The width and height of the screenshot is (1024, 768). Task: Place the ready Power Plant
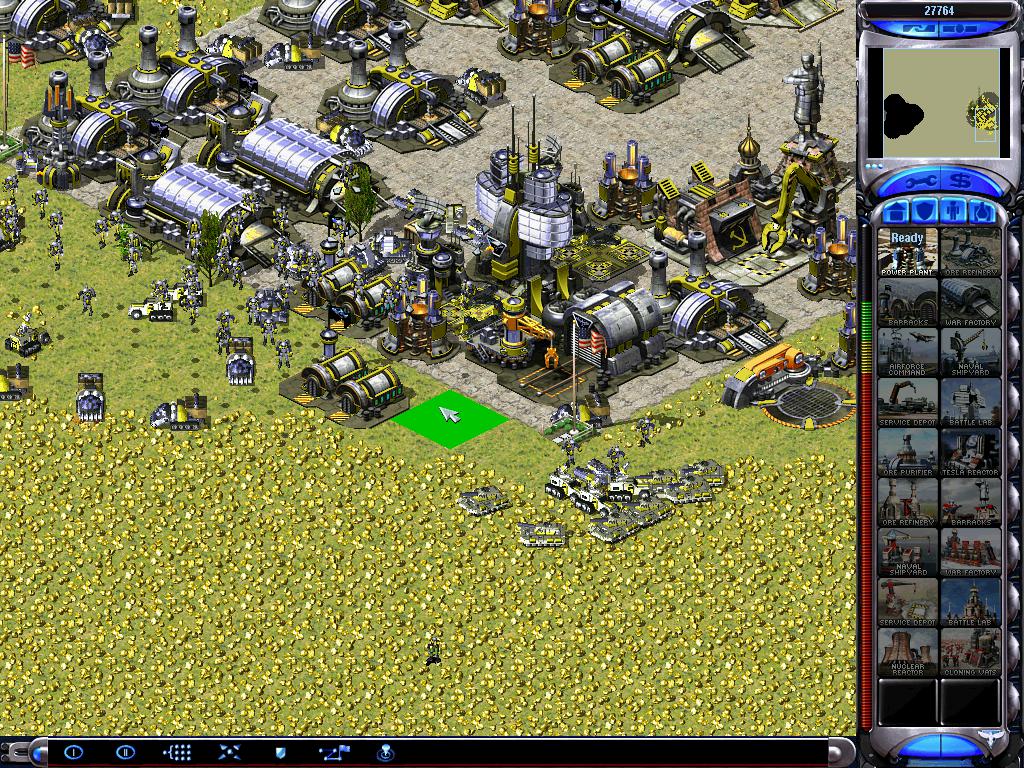(908, 252)
